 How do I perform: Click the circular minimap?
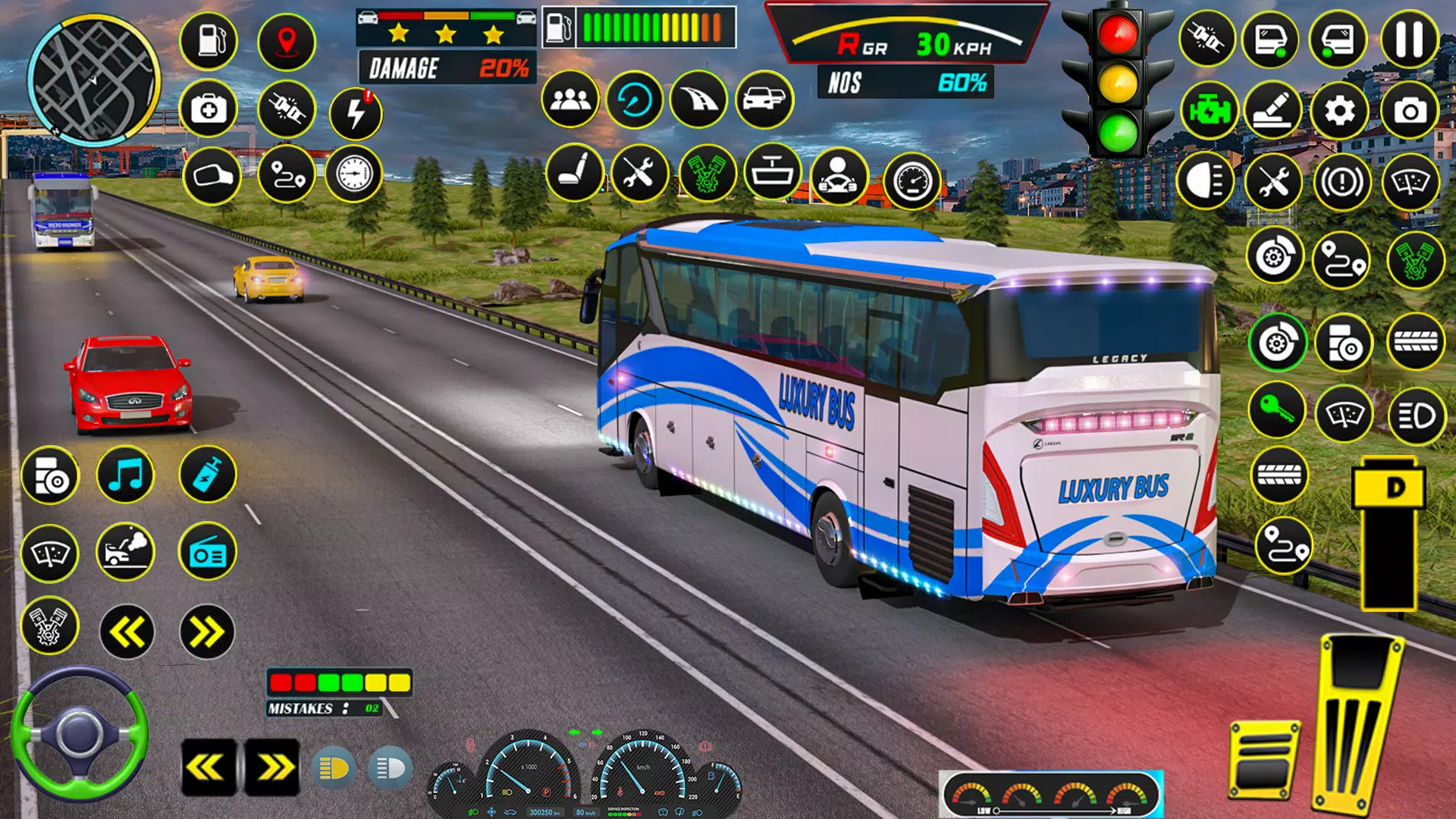tap(94, 80)
